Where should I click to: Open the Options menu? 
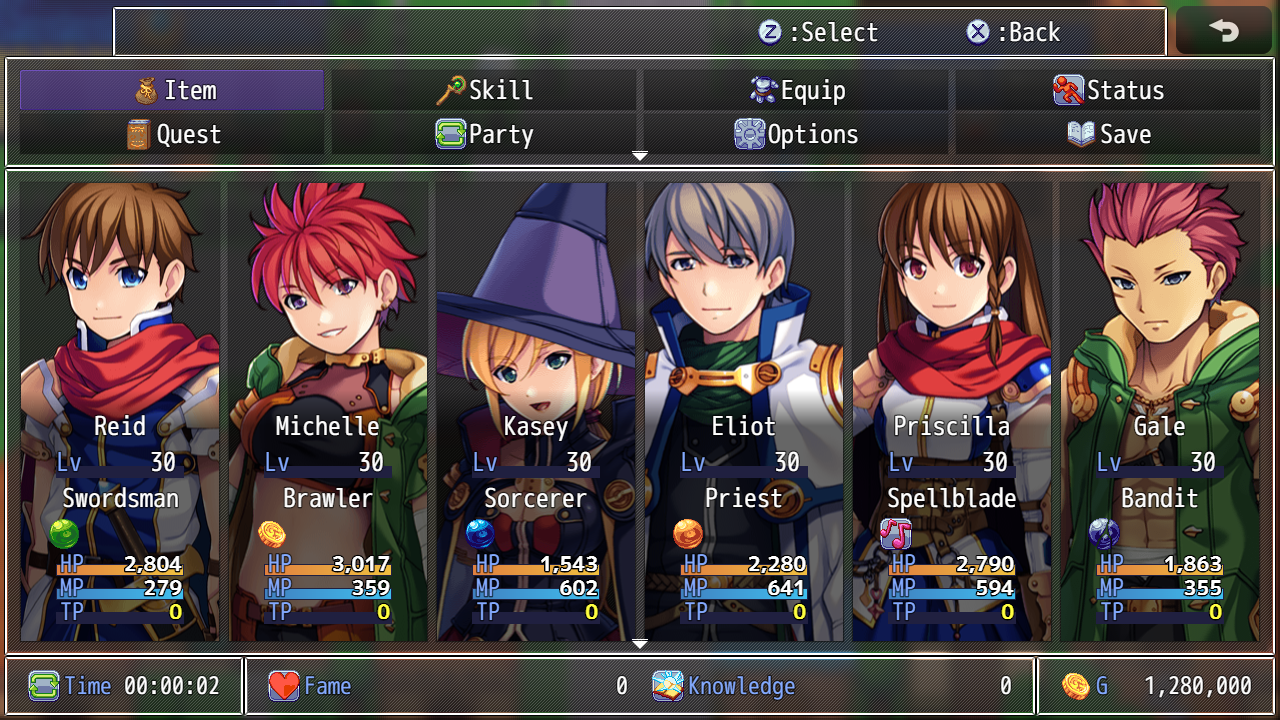point(796,134)
